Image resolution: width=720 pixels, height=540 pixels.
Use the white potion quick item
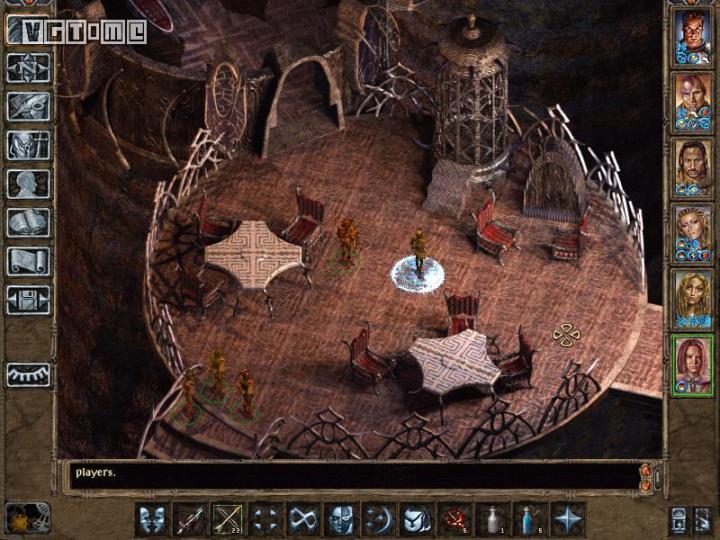point(494,519)
